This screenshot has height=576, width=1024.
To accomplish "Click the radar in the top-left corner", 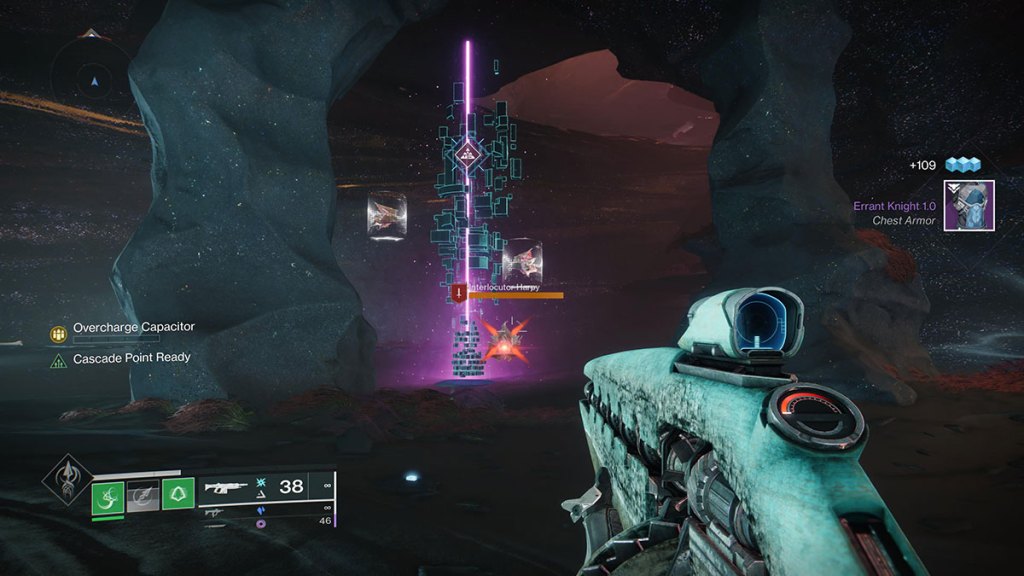I will point(94,80).
